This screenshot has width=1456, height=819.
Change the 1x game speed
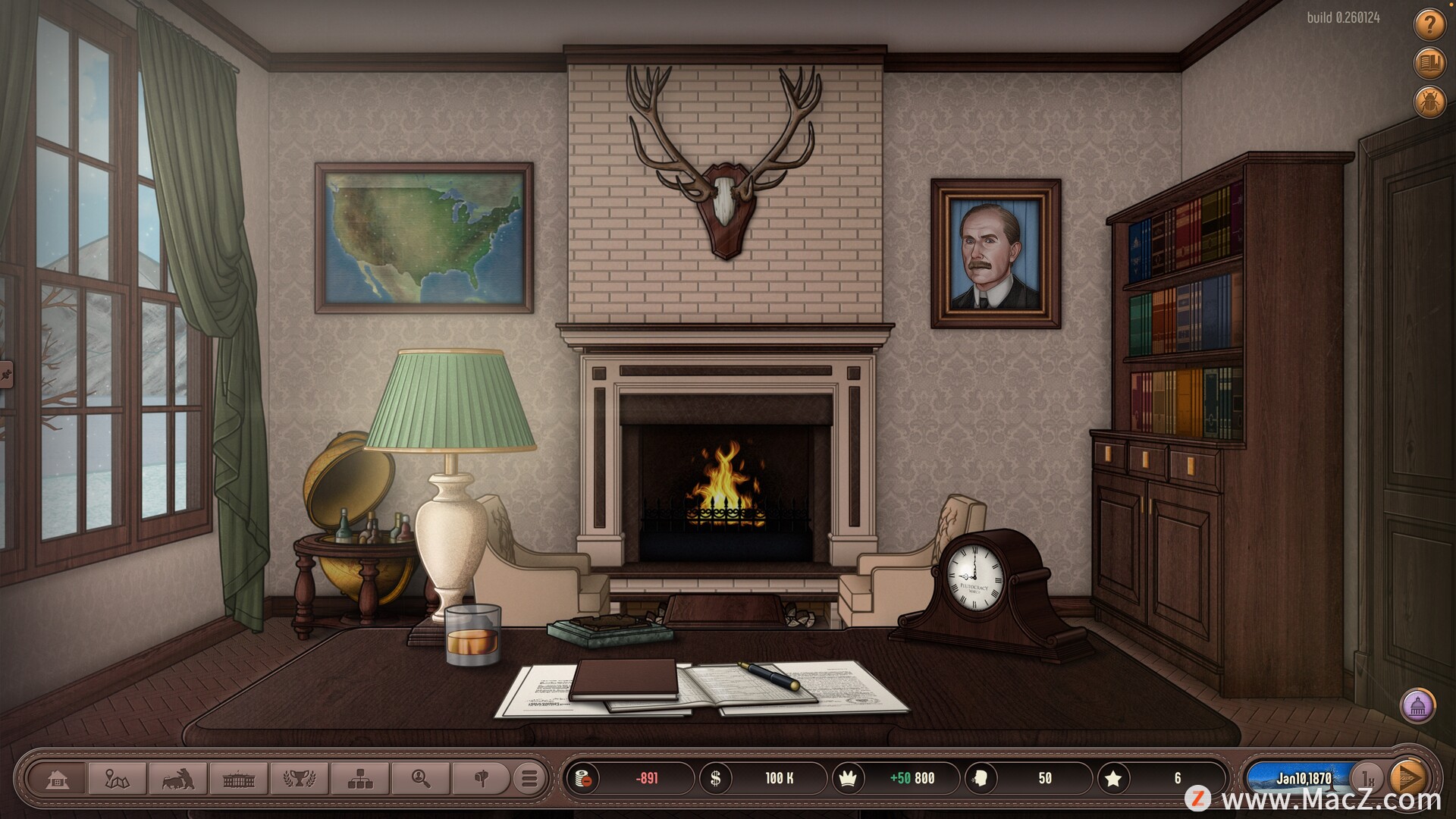[x=1368, y=778]
